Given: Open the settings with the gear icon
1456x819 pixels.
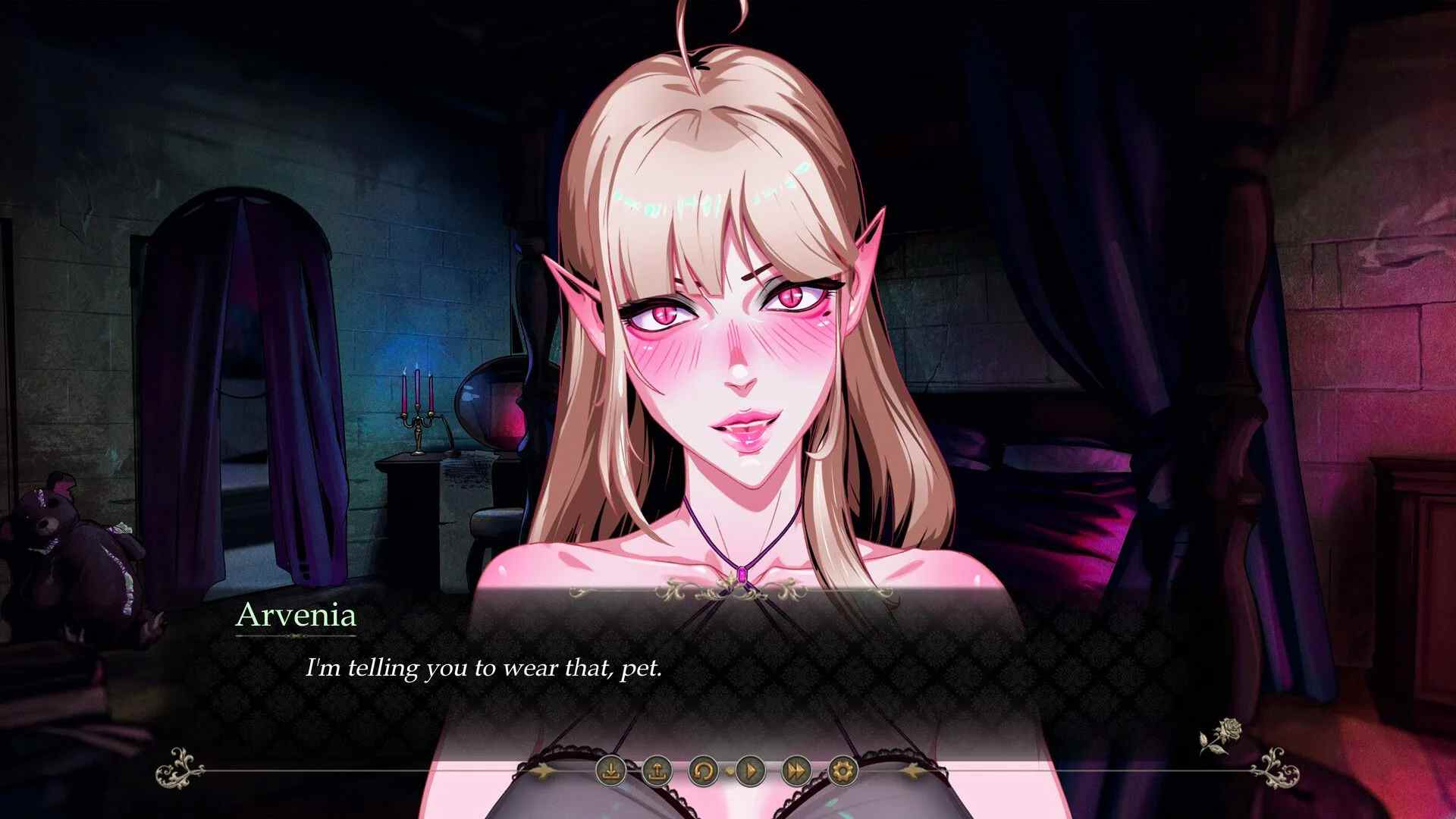Looking at the screenshot, I should (x=840, y=771).
